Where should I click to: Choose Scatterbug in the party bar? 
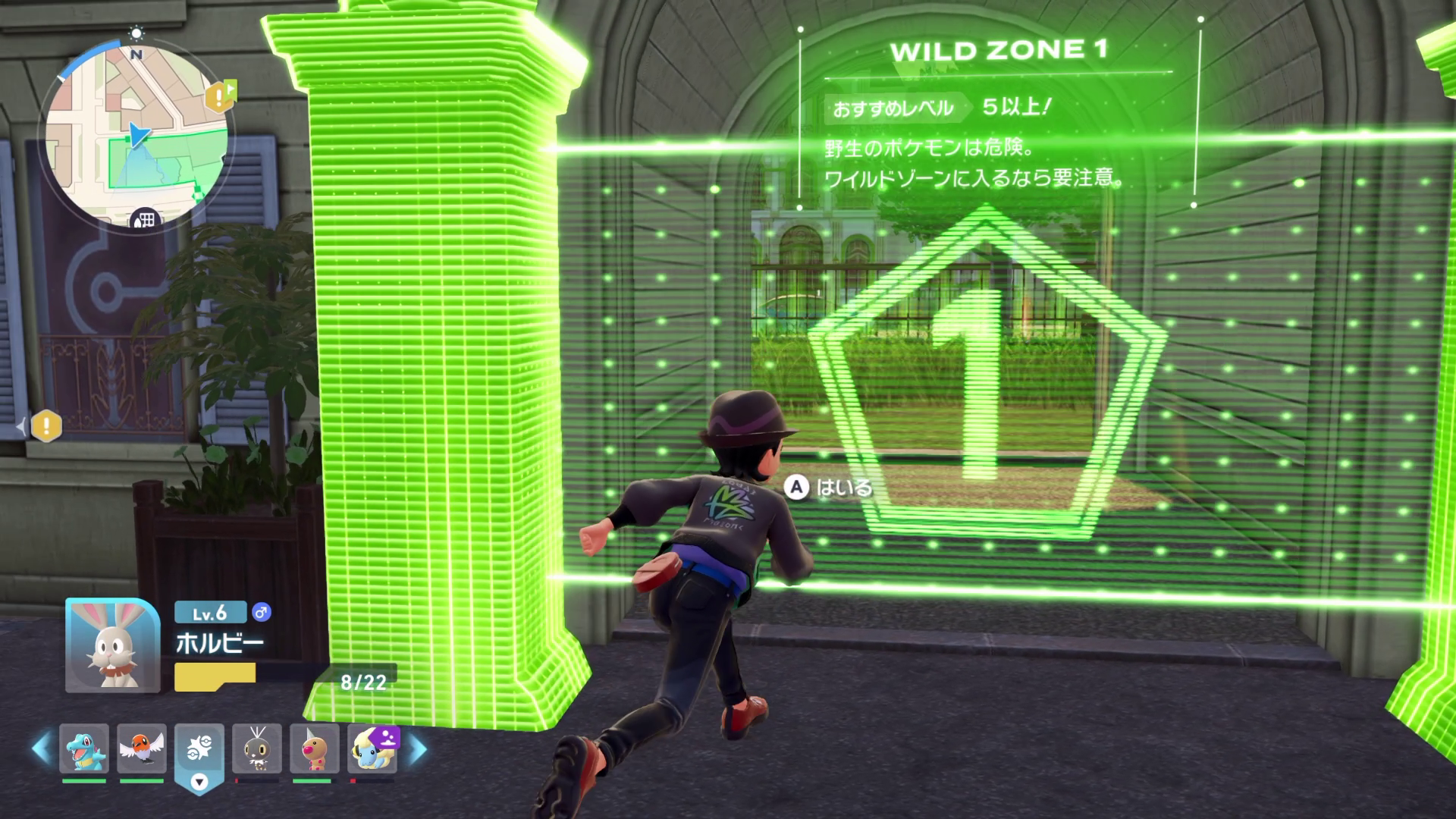tap(257, 748)
